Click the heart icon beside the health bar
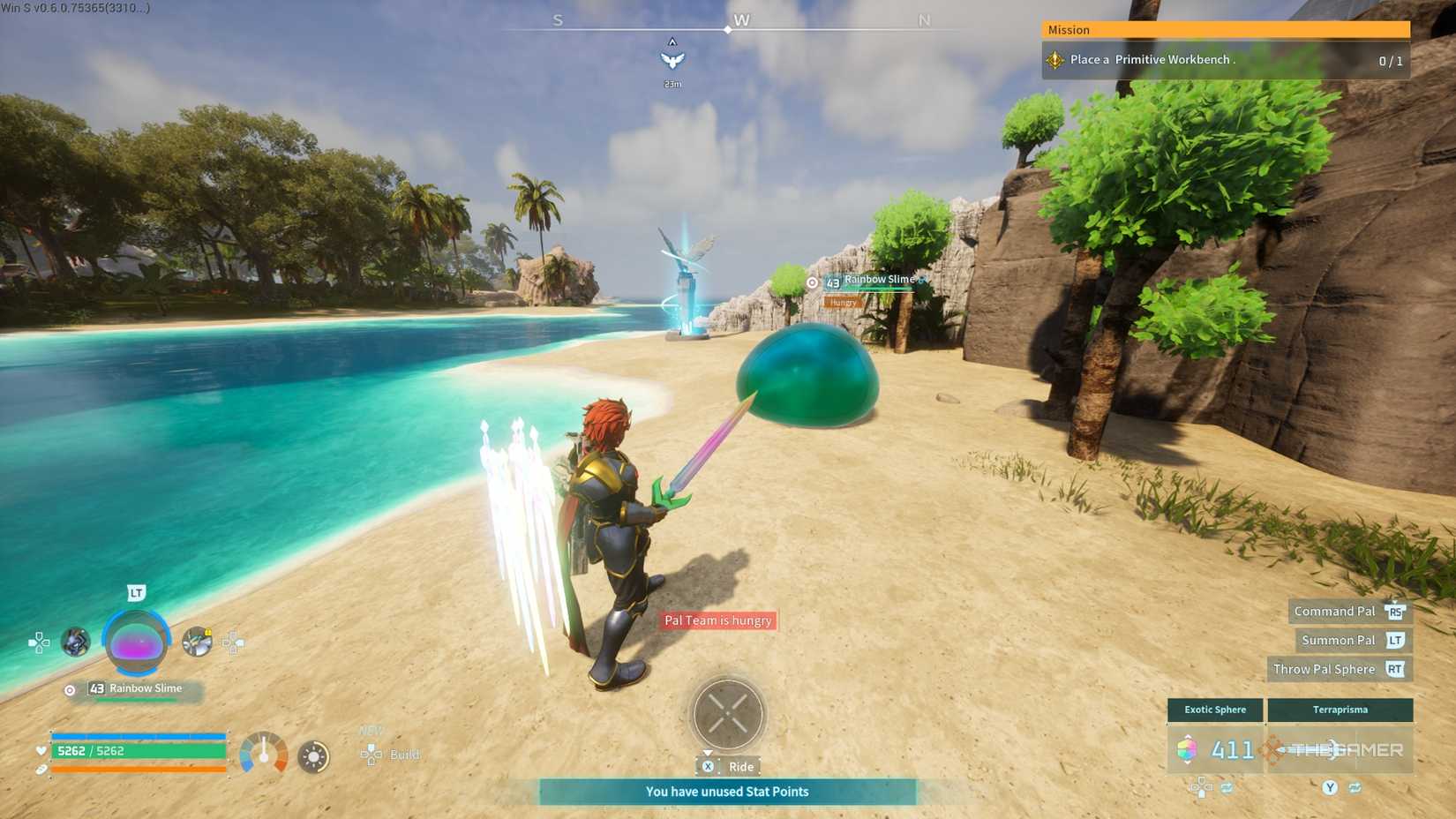The height and width of the screenshot is (819, 1456). (x=41, y=750)
